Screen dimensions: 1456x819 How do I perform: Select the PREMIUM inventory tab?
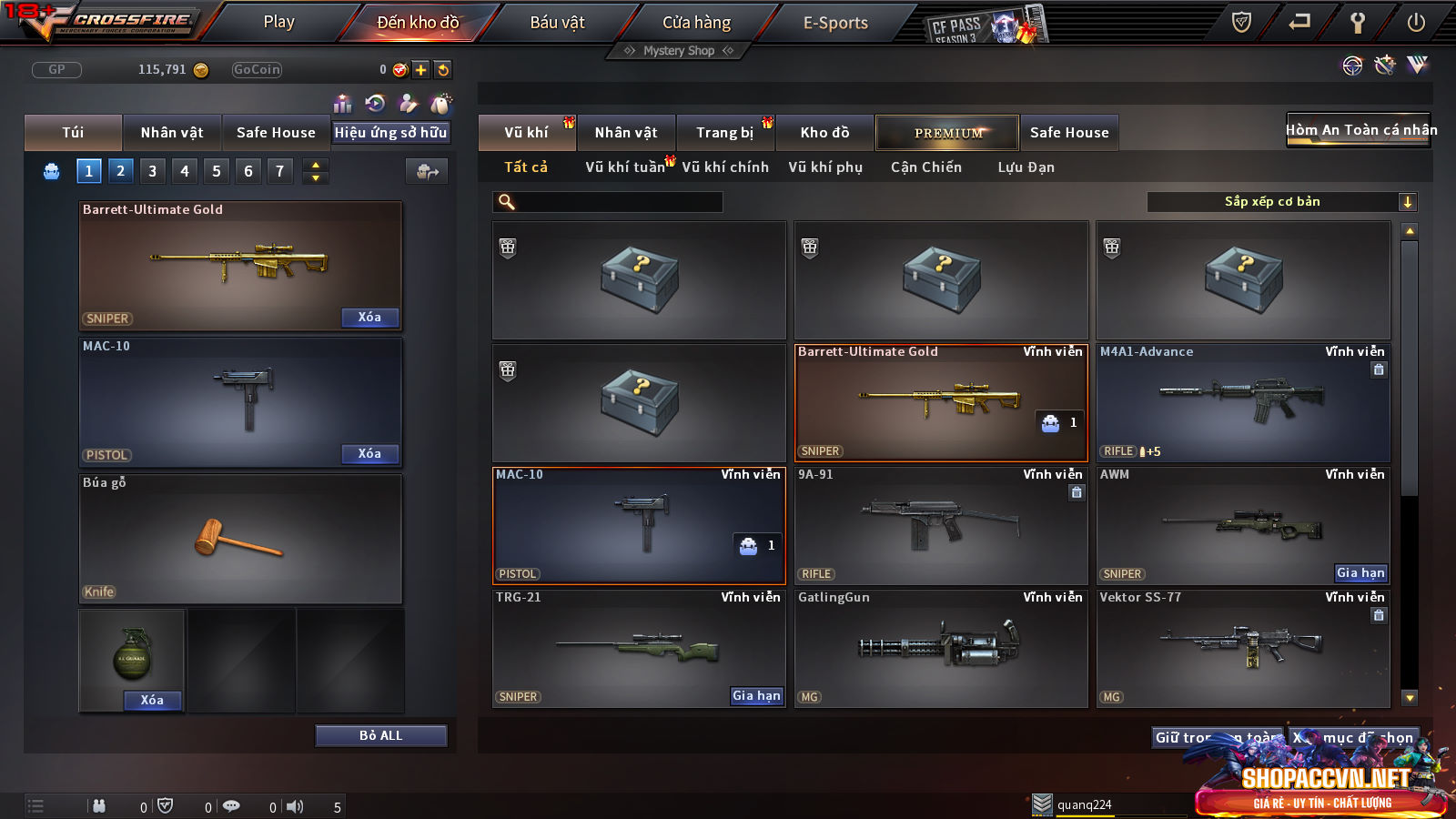[947, 133]
